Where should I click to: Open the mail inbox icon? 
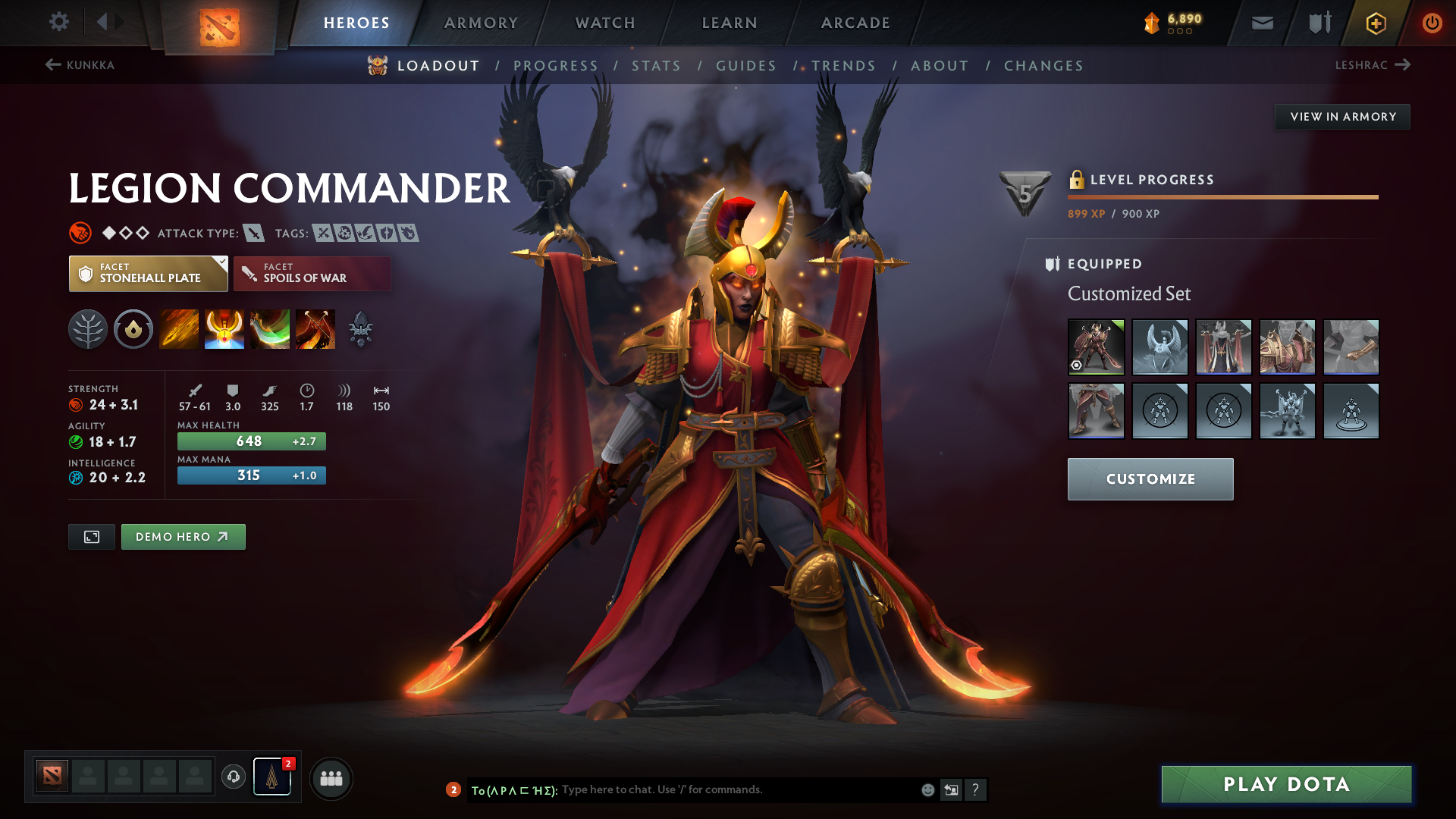(1261, 22)
